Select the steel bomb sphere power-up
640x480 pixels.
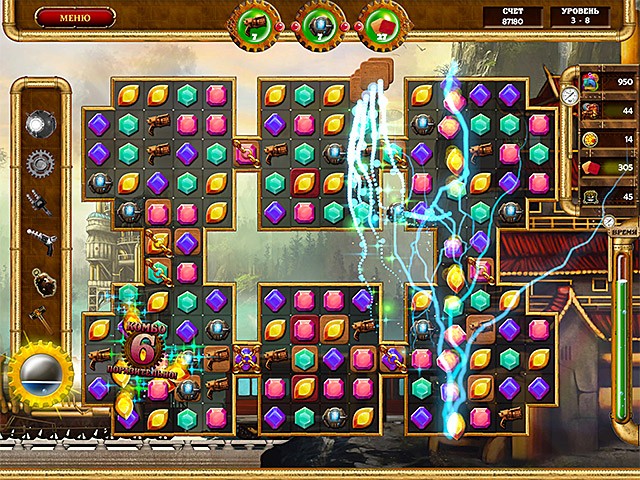40,122
